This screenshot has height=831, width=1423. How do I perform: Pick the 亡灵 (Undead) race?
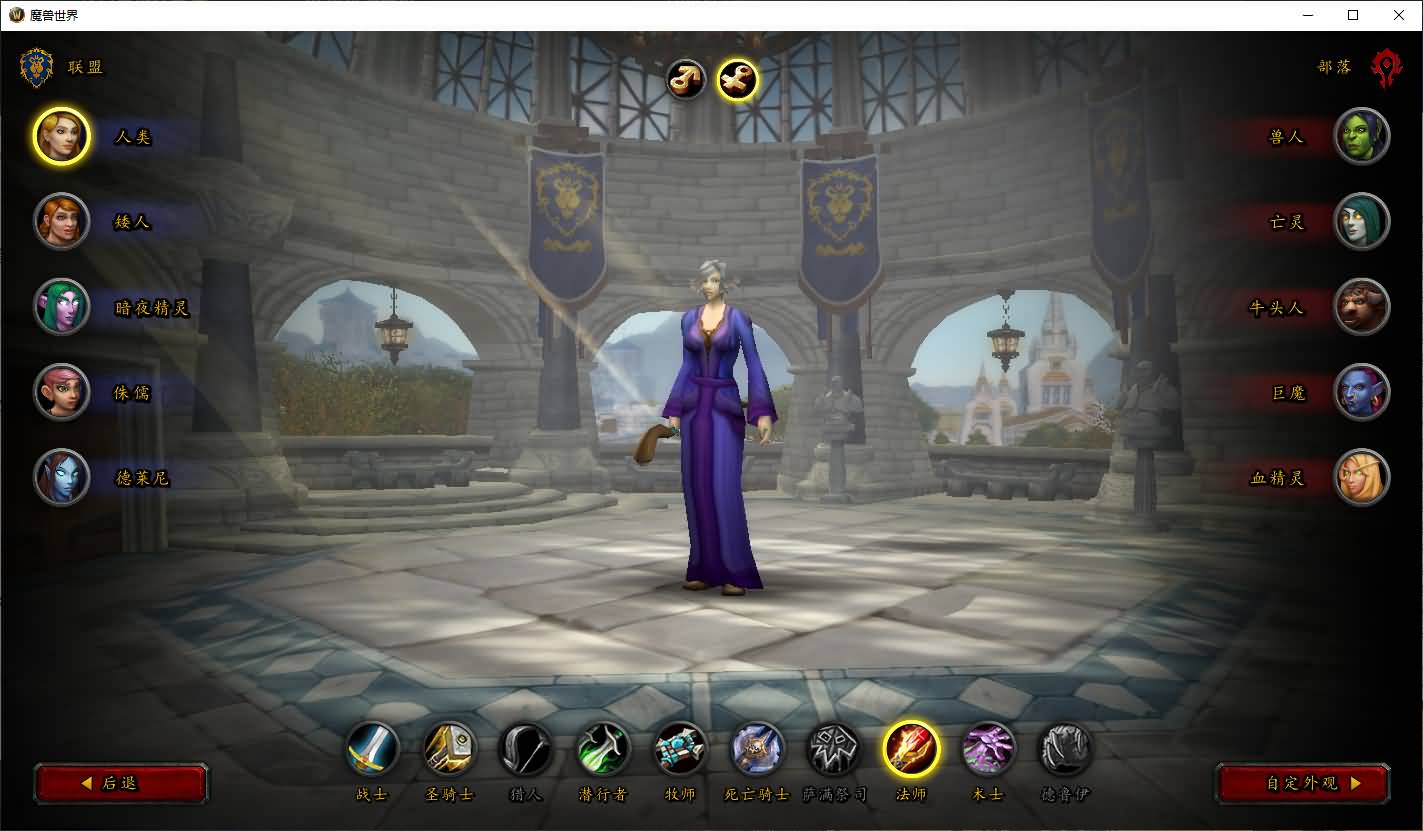[x=1361, y=221]
